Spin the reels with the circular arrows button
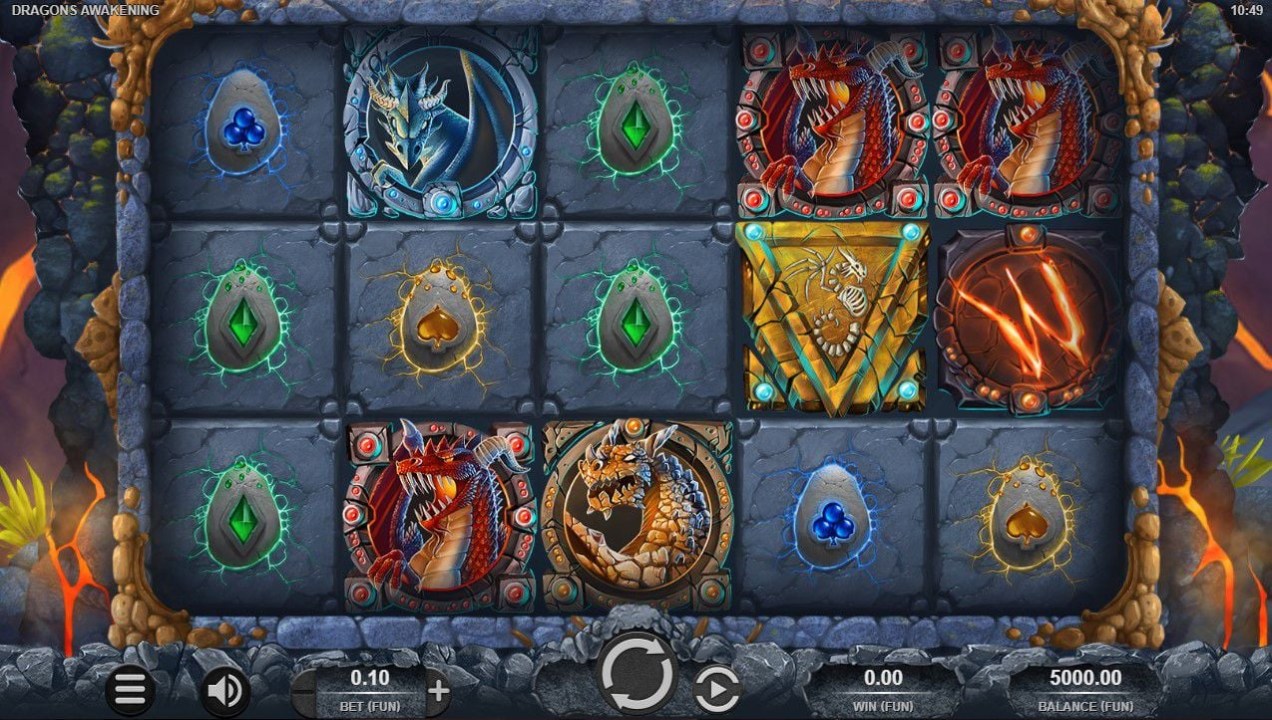1272x720 pixels. point(637,672)
